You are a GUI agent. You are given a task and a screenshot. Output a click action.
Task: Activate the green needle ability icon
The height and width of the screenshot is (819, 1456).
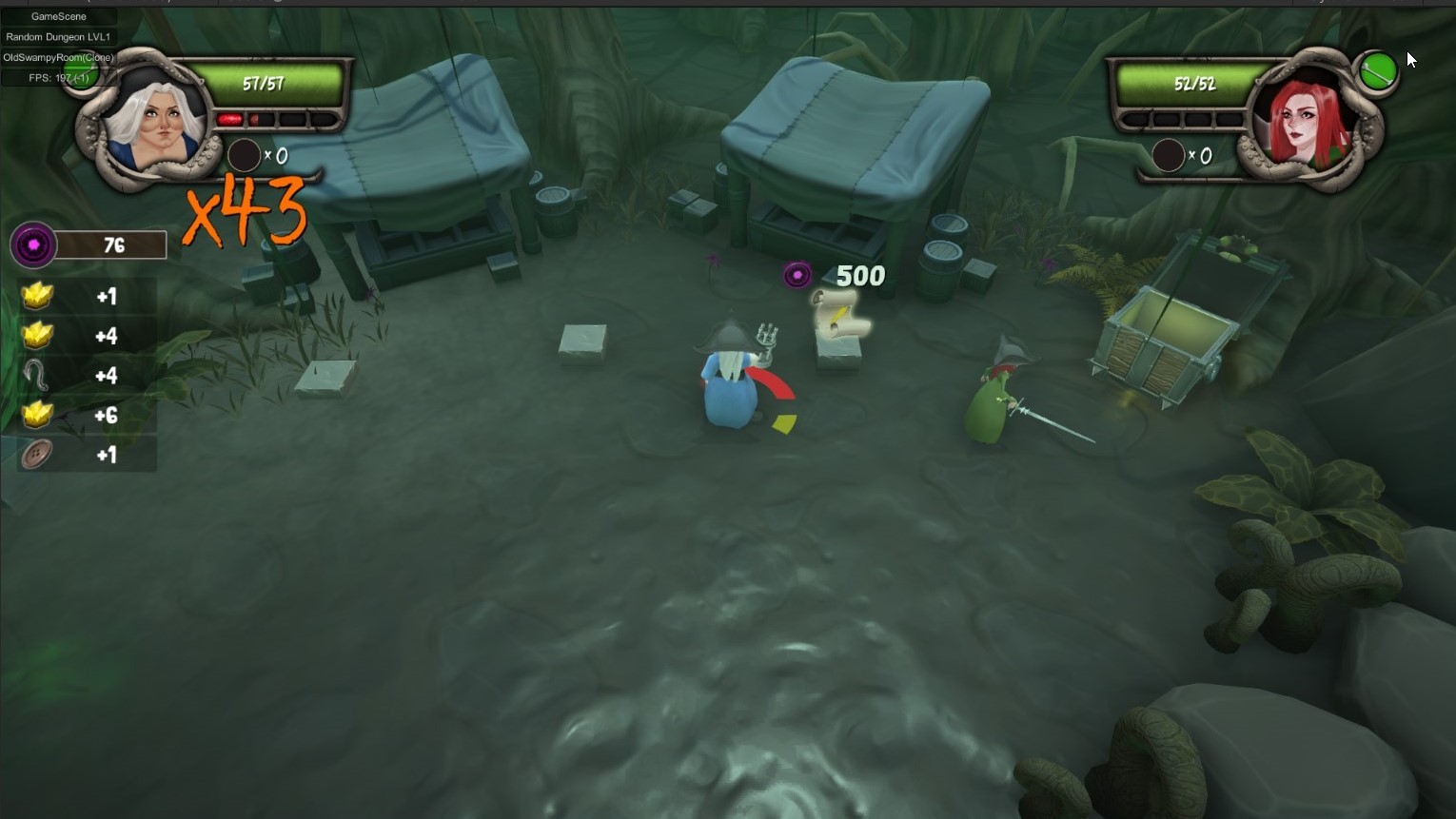tap(1378, 69)
